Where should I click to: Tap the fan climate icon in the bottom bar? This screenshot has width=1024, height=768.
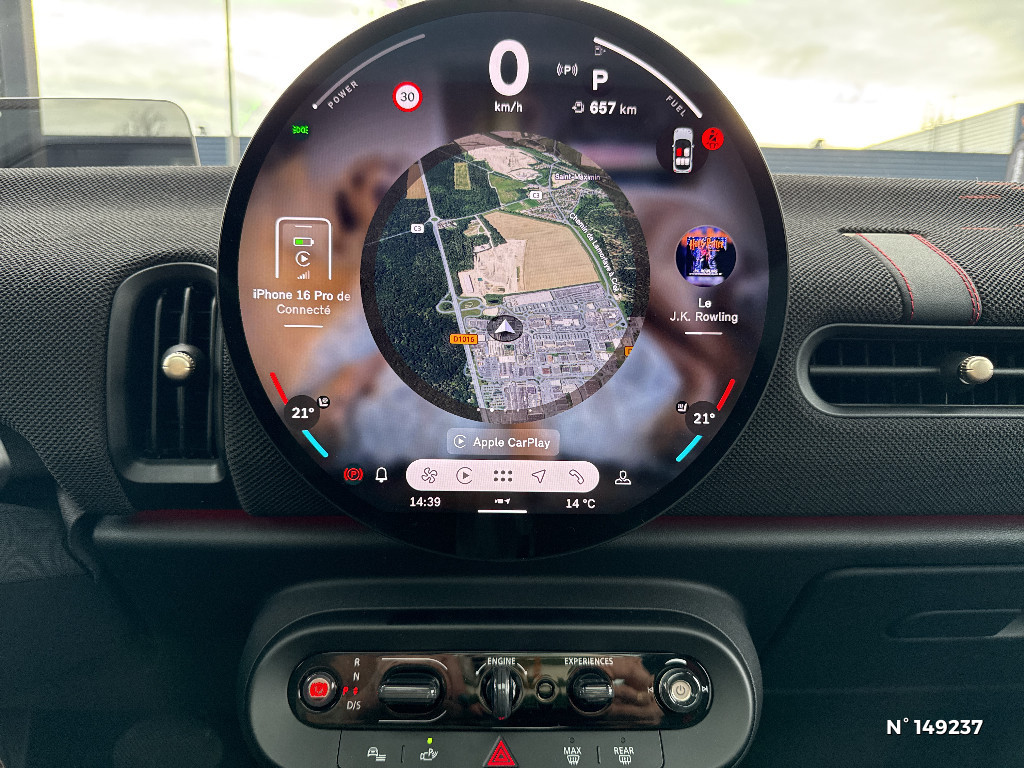429,476
